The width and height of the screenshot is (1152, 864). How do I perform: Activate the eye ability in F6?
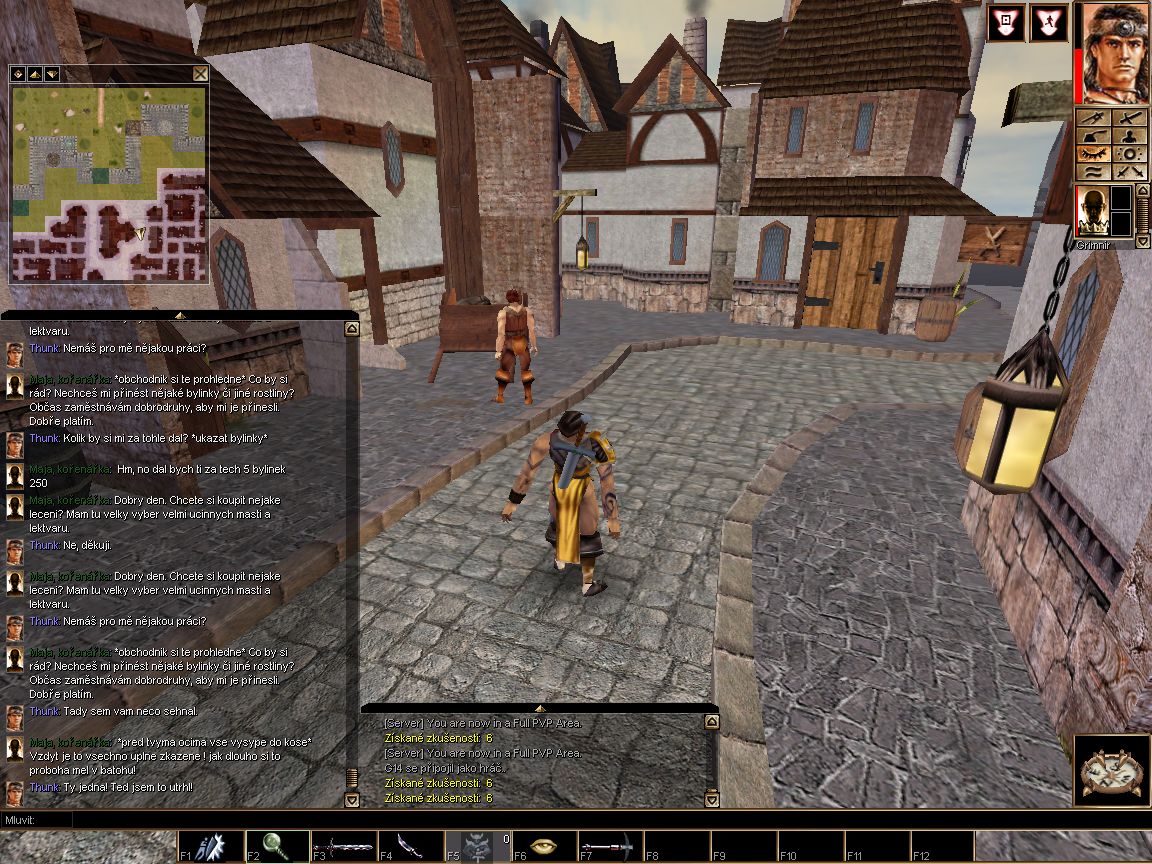(544, 846)
